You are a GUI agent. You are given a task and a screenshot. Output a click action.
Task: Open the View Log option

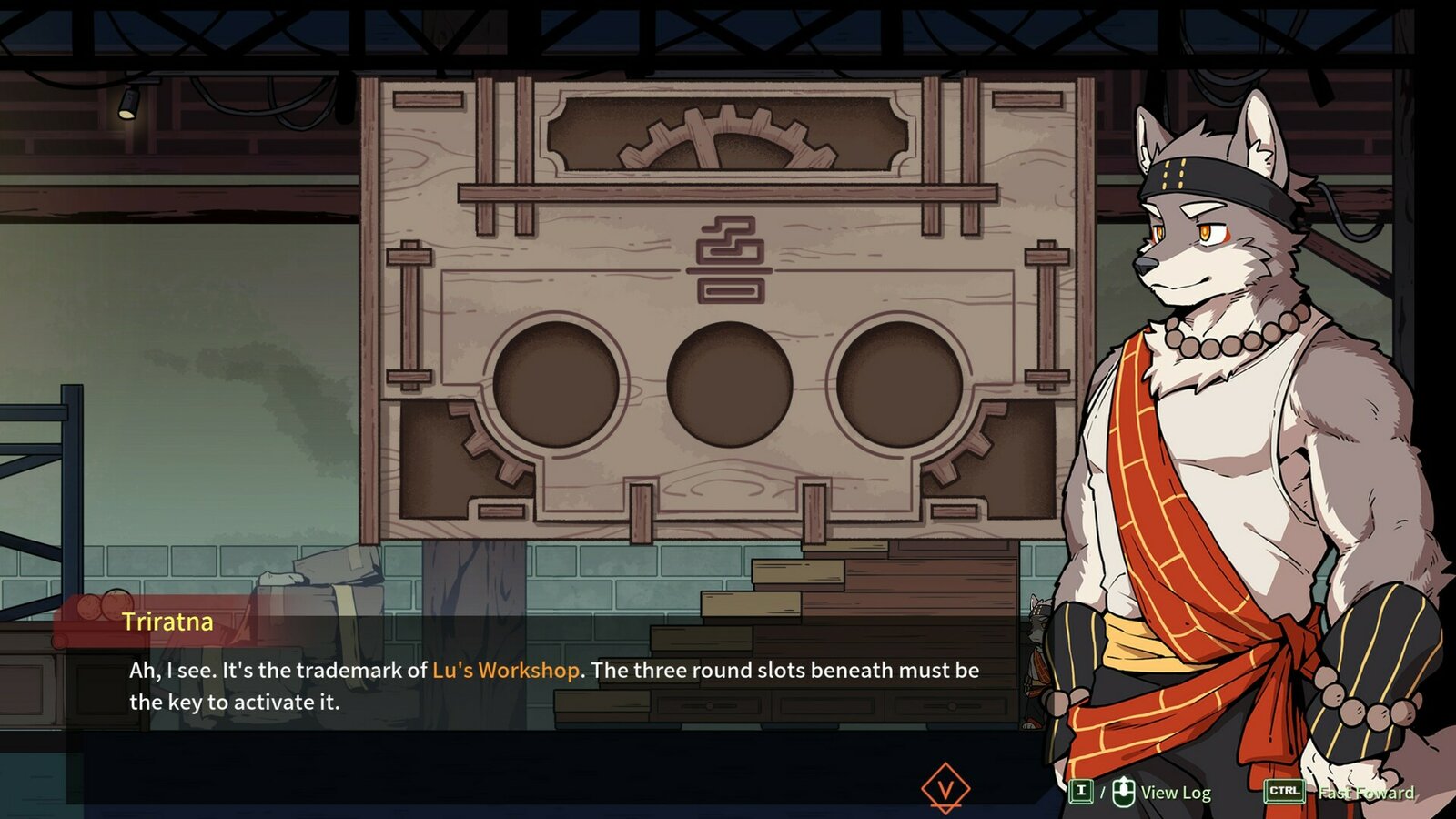click(x=1175, y=793)
